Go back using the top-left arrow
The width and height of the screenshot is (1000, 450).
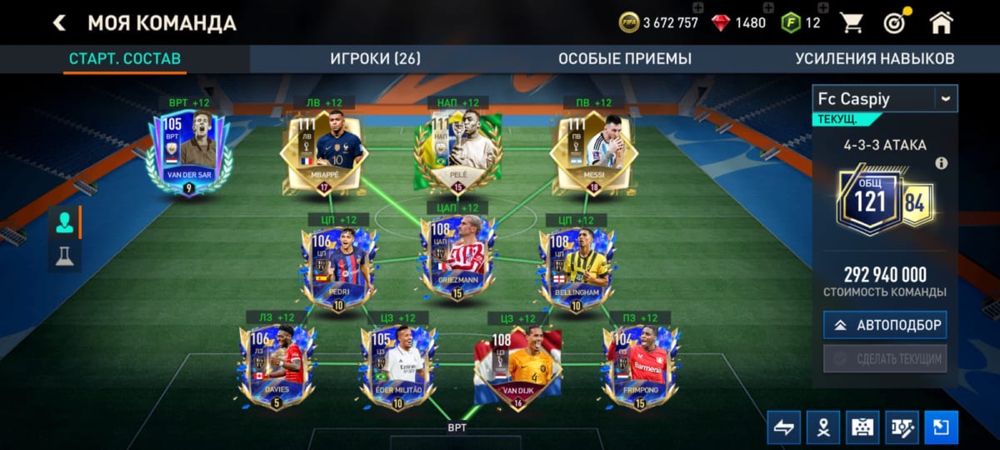(x=60, y=22)
